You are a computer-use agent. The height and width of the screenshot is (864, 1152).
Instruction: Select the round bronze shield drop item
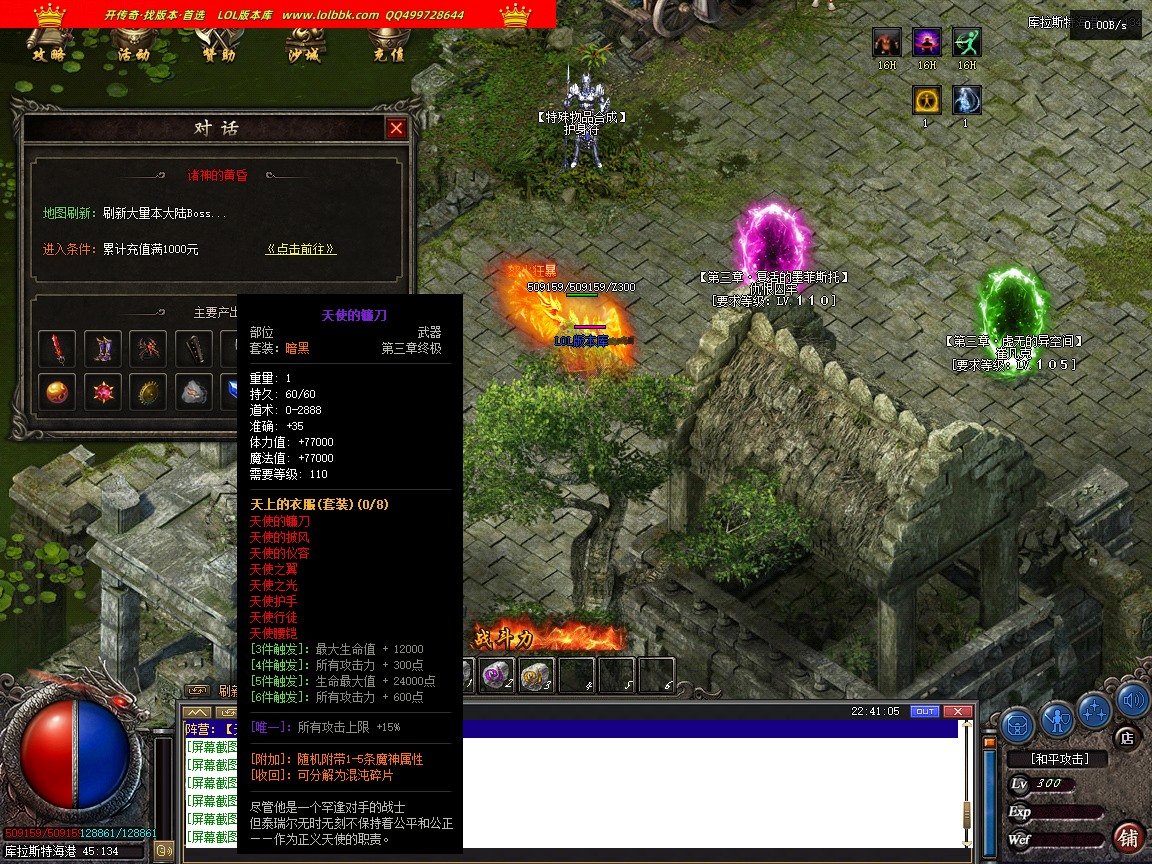pyautogui.click(x=149, y=392)
